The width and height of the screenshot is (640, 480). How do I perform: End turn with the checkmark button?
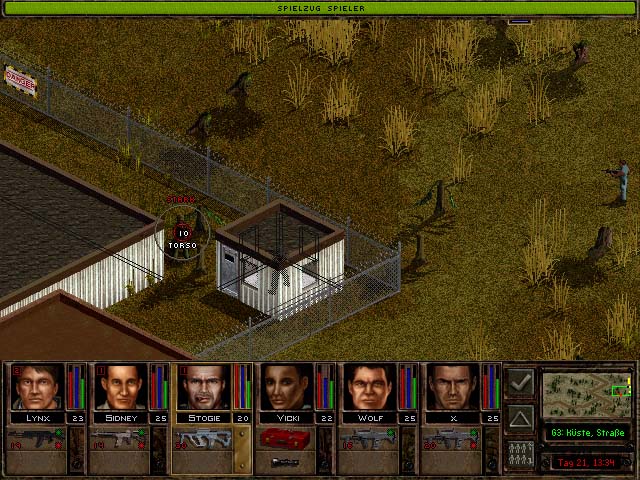pyautogui.click(x=520, y=383)
